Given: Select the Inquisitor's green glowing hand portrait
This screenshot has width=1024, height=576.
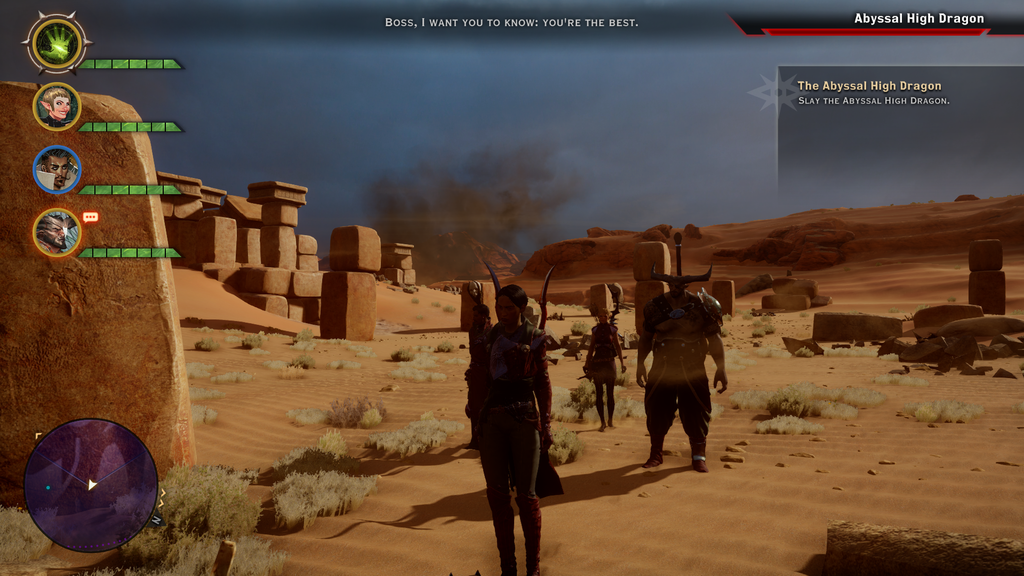Looking at the screenshot, I should tap(56, 43).
